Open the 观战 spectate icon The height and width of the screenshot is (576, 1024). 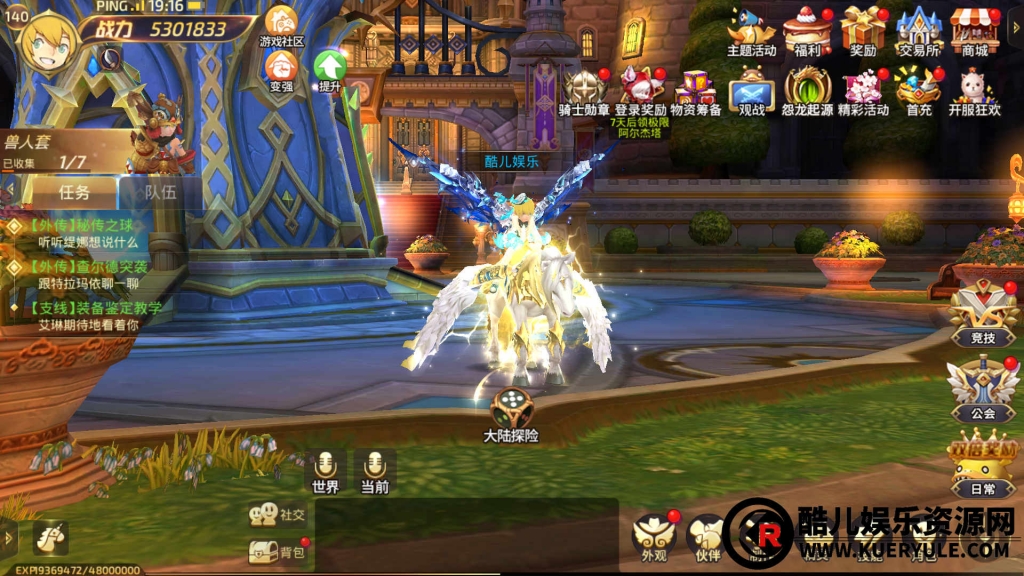tap(751, 93)
